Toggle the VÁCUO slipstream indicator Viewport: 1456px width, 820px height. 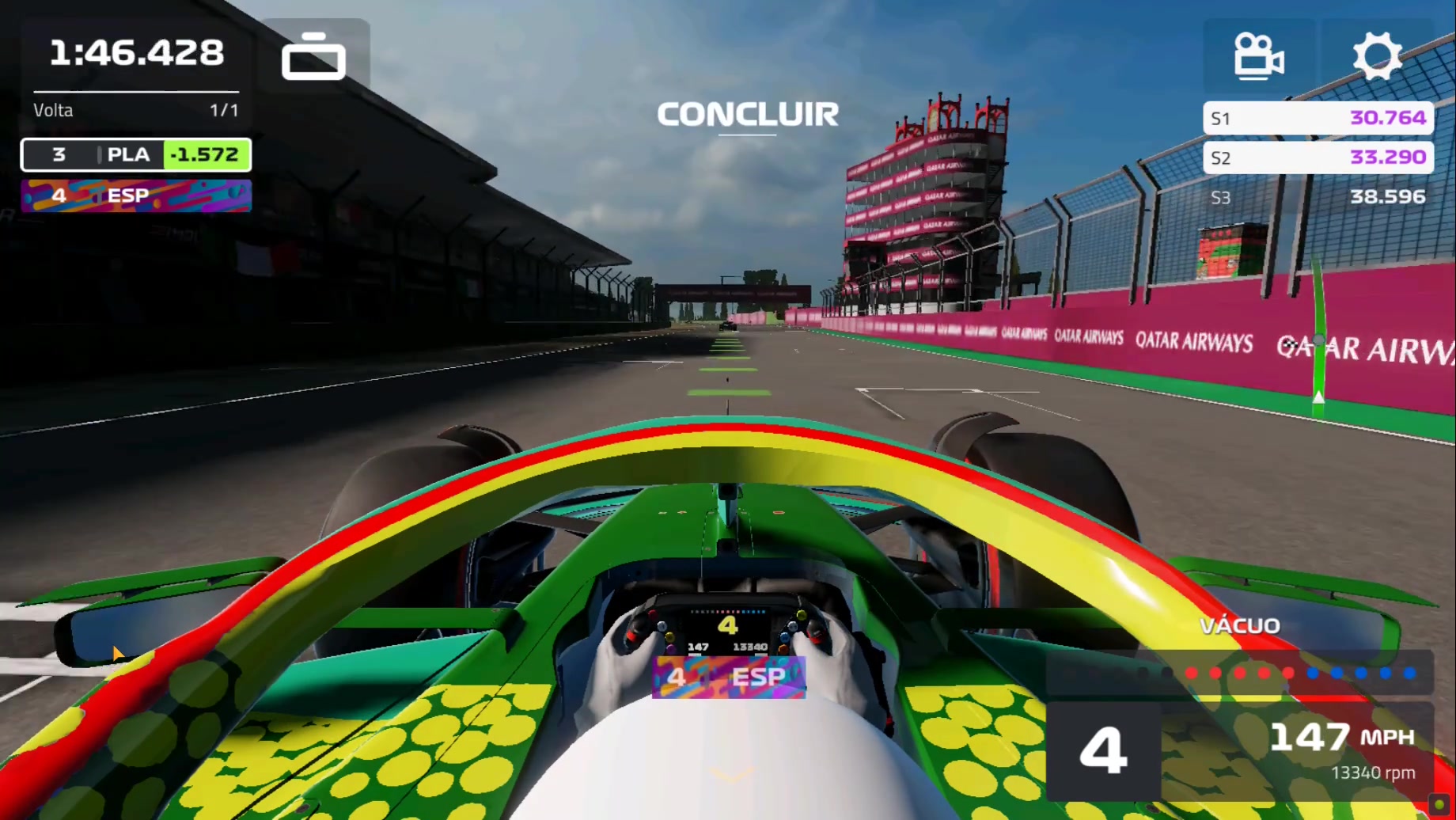point(1239,625)
